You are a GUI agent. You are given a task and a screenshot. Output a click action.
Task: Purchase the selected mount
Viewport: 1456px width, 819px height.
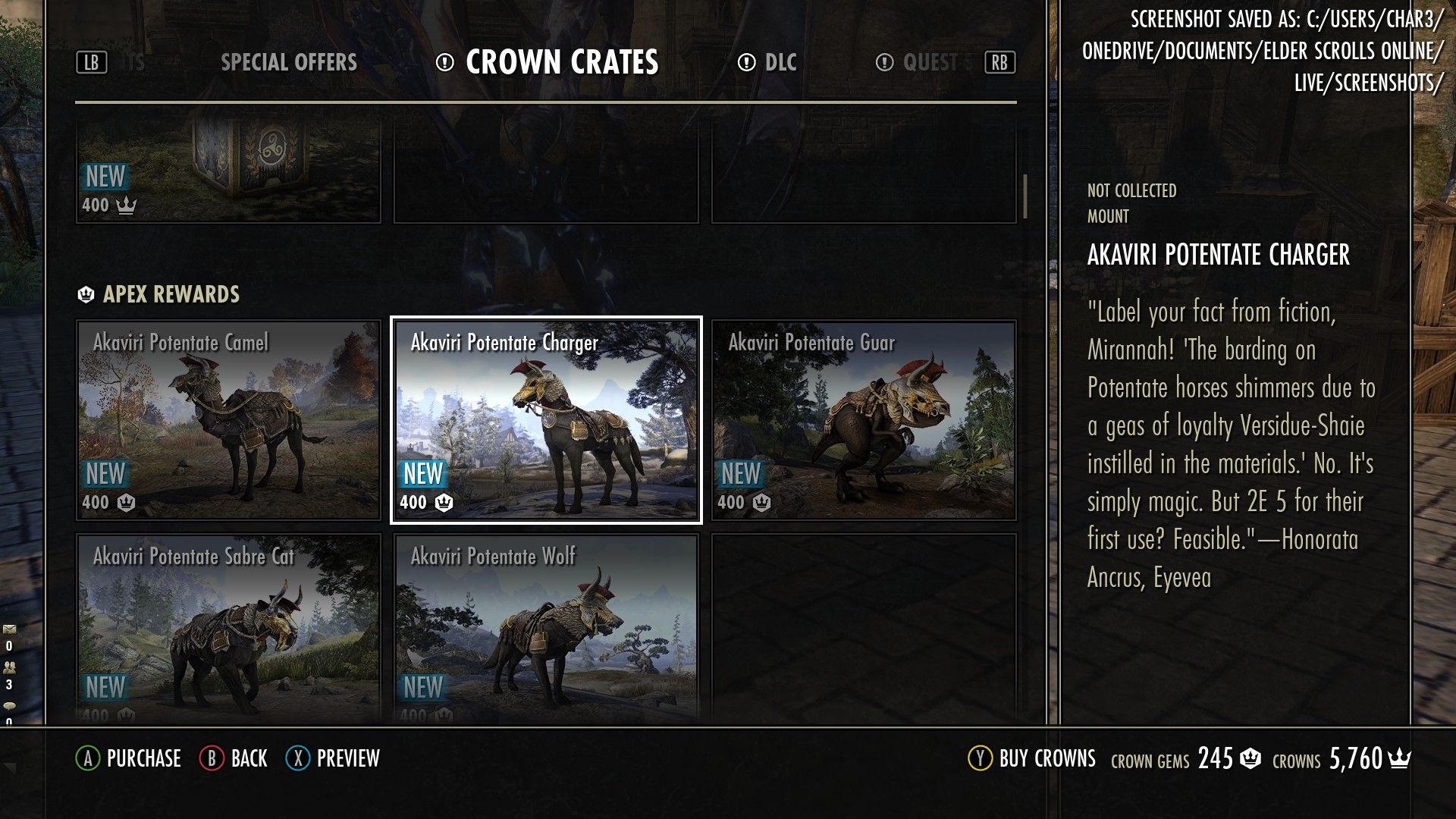[x=129, y=758]
